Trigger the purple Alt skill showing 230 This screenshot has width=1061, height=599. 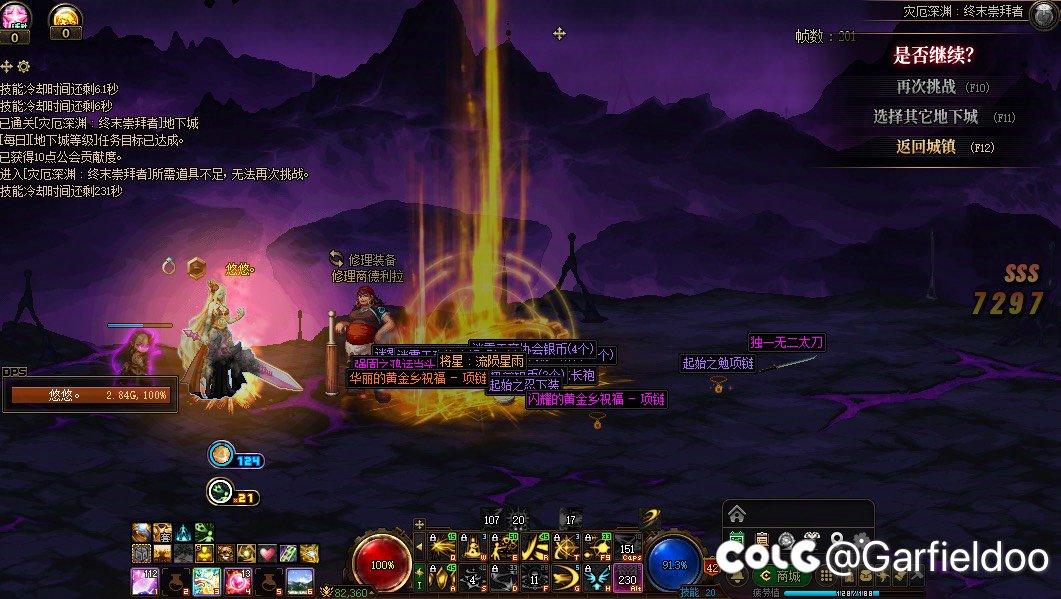628,578
